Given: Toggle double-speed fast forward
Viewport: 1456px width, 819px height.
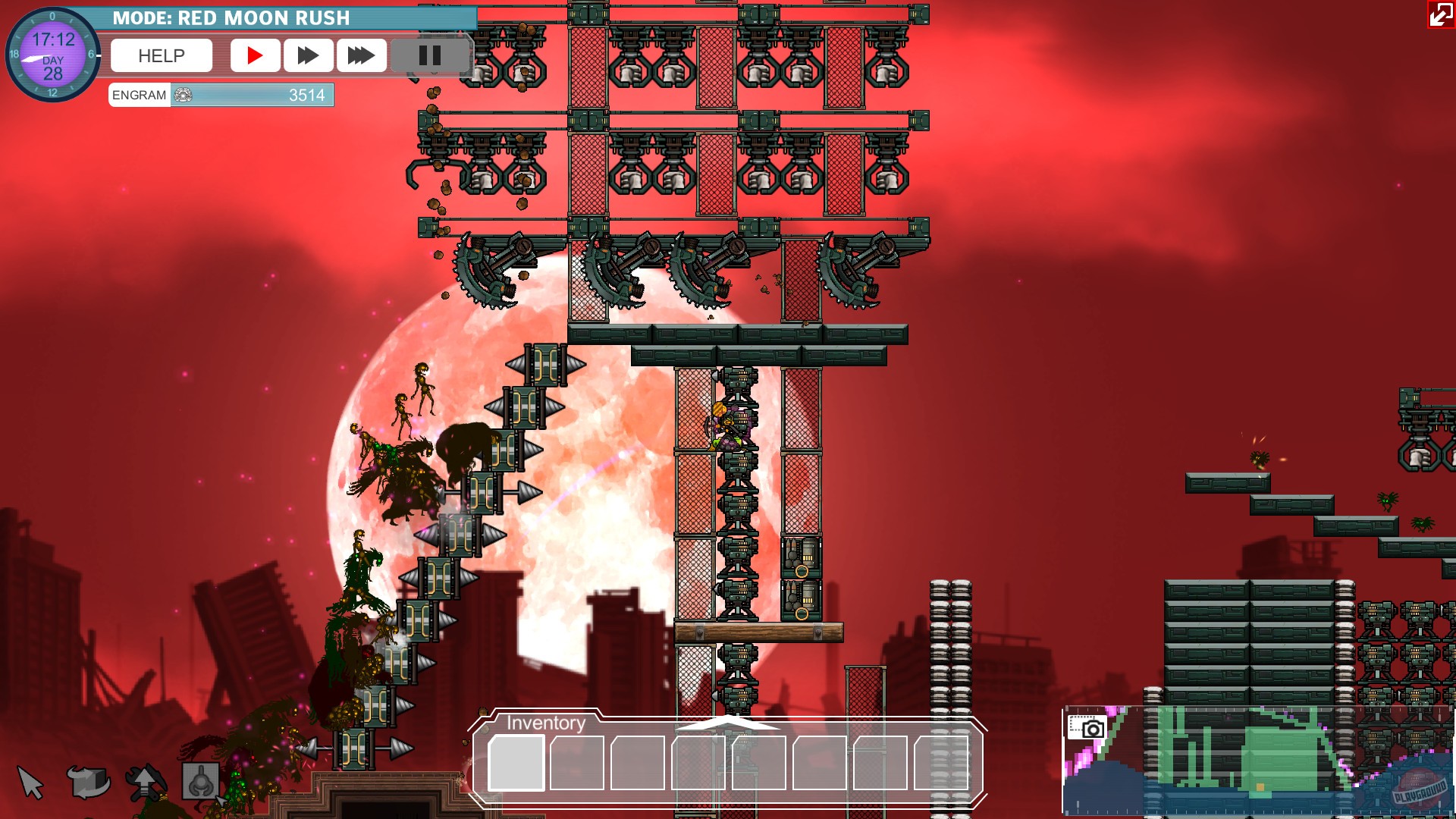Looking at the screenshot, I should (x=308, y=55).
